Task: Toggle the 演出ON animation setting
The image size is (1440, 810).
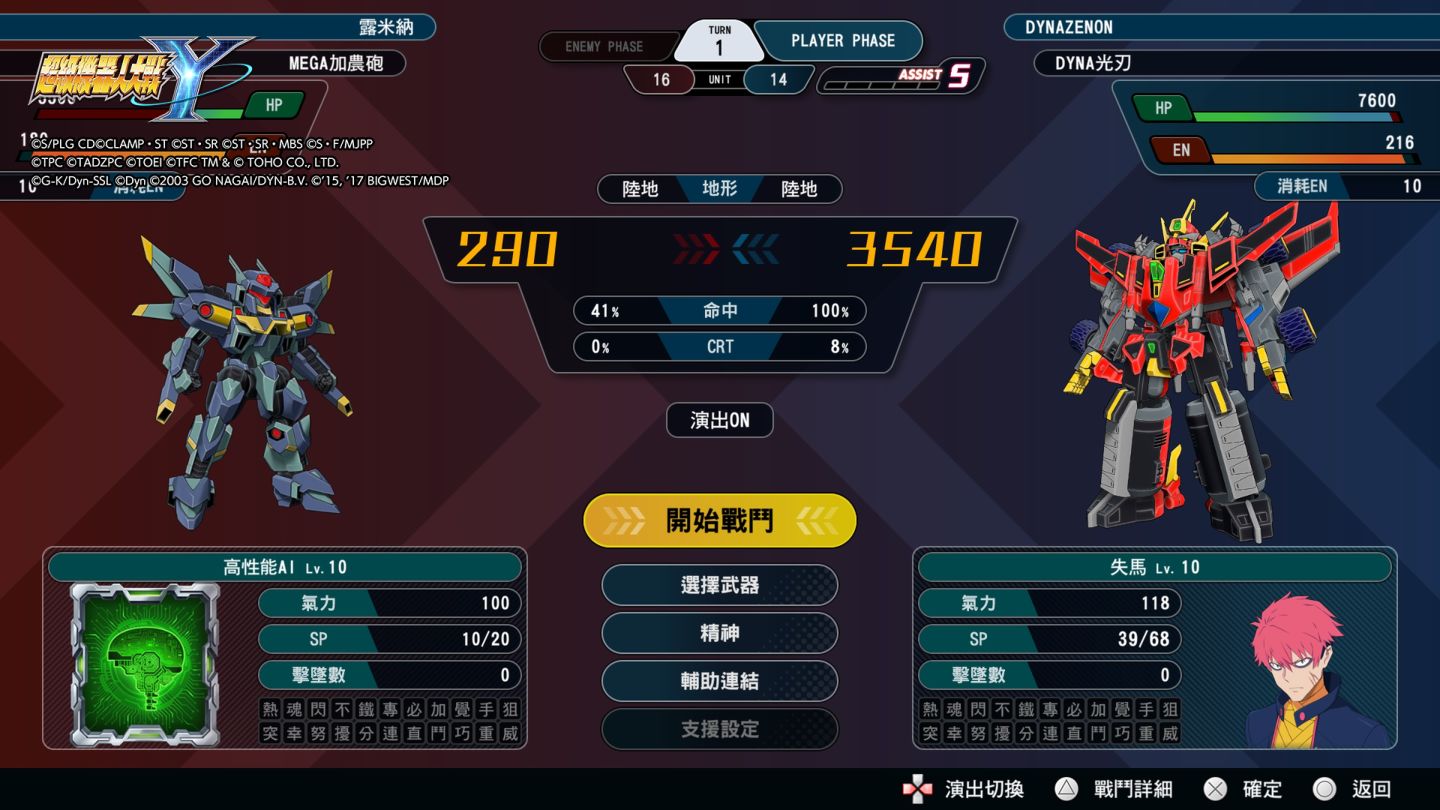Action: 720,420
